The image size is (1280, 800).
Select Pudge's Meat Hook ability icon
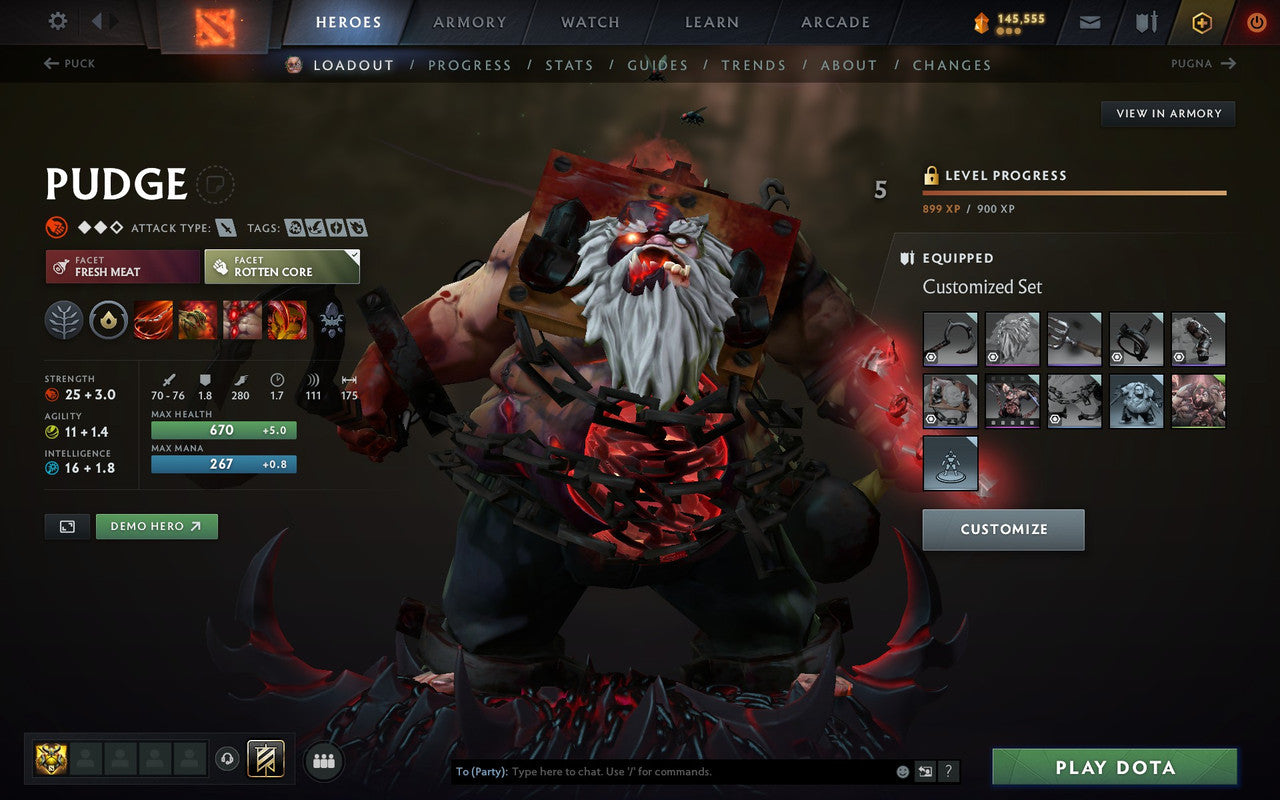tap(153, 320)
